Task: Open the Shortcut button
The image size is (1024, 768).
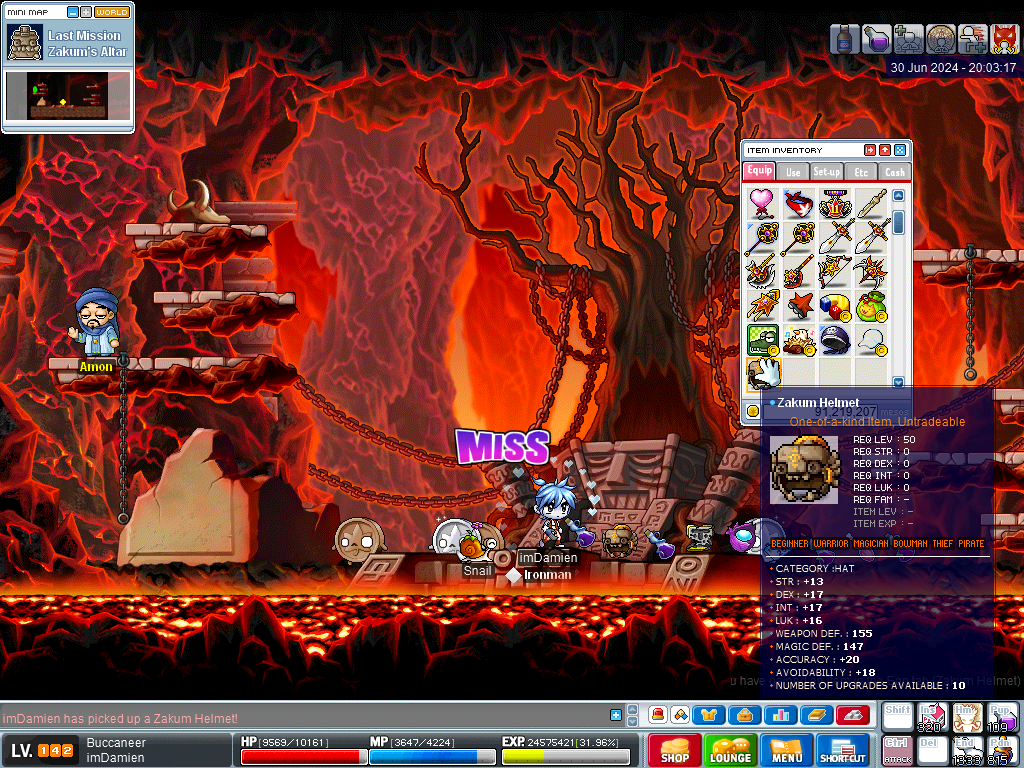Action: (843, 750)
